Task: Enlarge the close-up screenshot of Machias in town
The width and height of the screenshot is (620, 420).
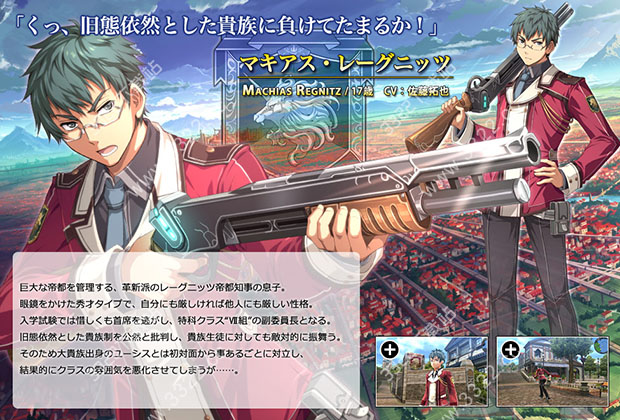Action: click(429, 371)
